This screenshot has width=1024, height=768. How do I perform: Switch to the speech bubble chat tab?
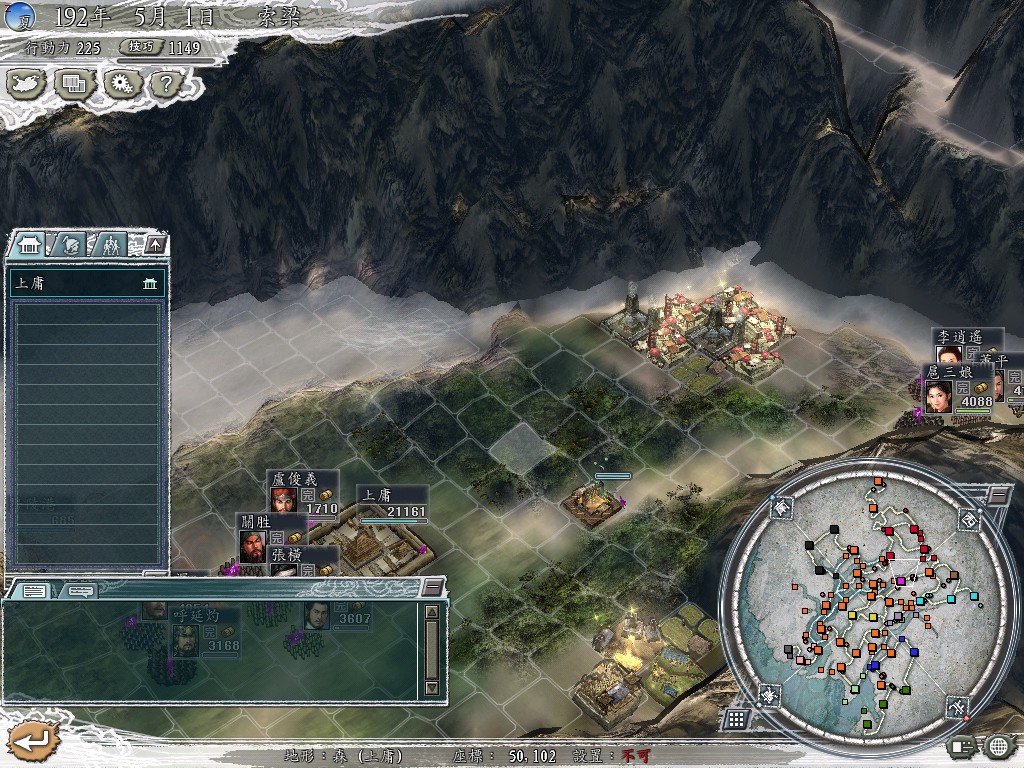pyautogui.click(x=82, y=590)
